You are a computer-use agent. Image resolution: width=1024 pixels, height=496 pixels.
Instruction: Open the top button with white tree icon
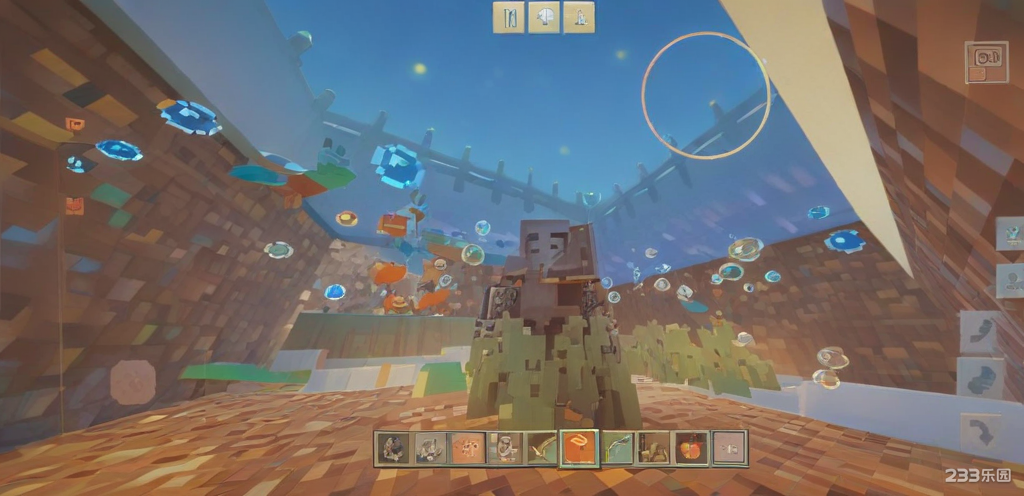(x=544, y=17)
